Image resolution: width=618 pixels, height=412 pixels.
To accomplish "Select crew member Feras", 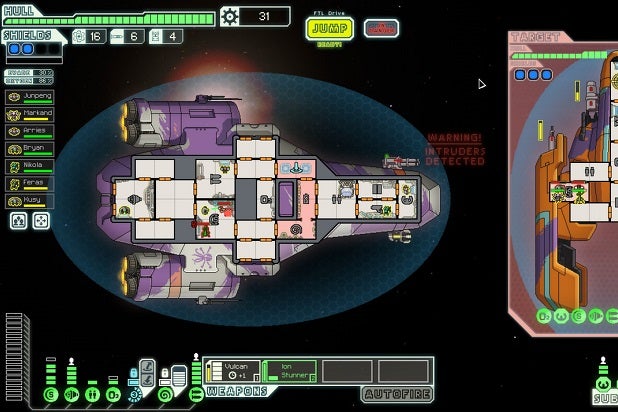I will tap(30, 182).
